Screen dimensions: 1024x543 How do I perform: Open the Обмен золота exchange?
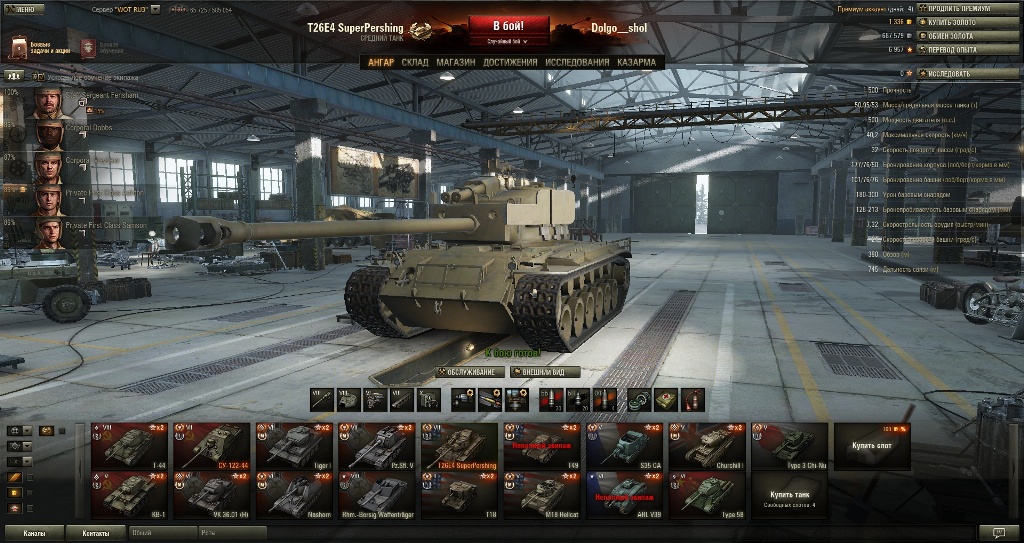coord(961,35)
